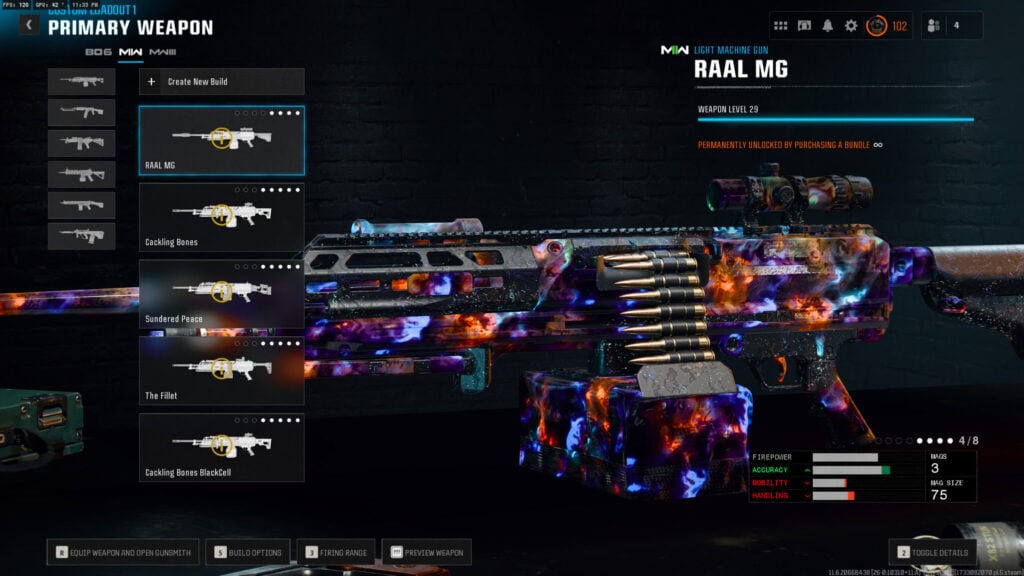The image size is (1024, 576).
Task: Open Build Options
Action: coord(249,552)
